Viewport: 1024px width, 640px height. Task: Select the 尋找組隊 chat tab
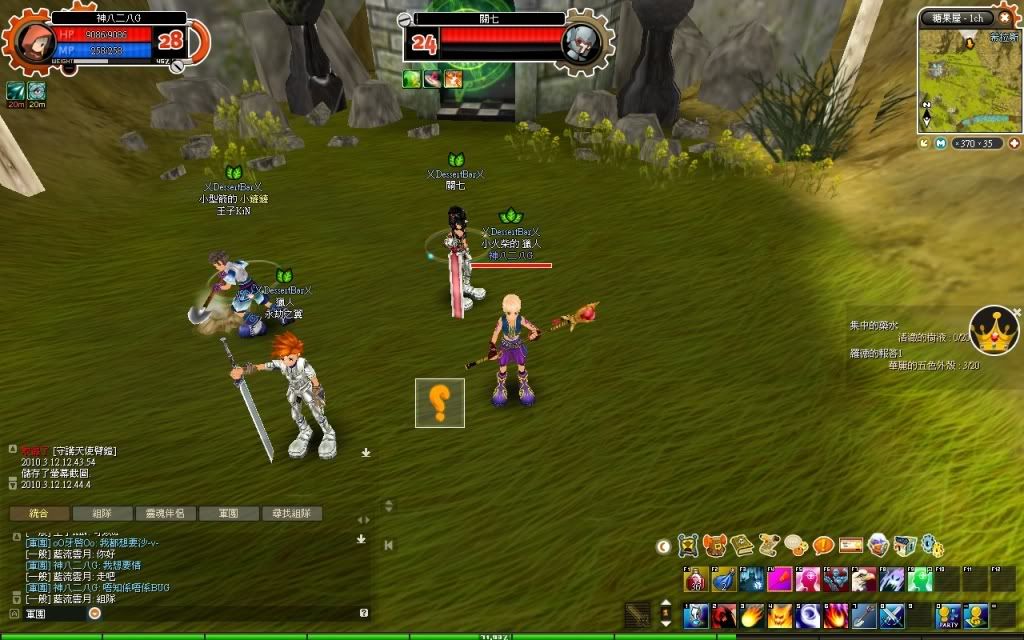pyautogui.click(x=291, y=513)
